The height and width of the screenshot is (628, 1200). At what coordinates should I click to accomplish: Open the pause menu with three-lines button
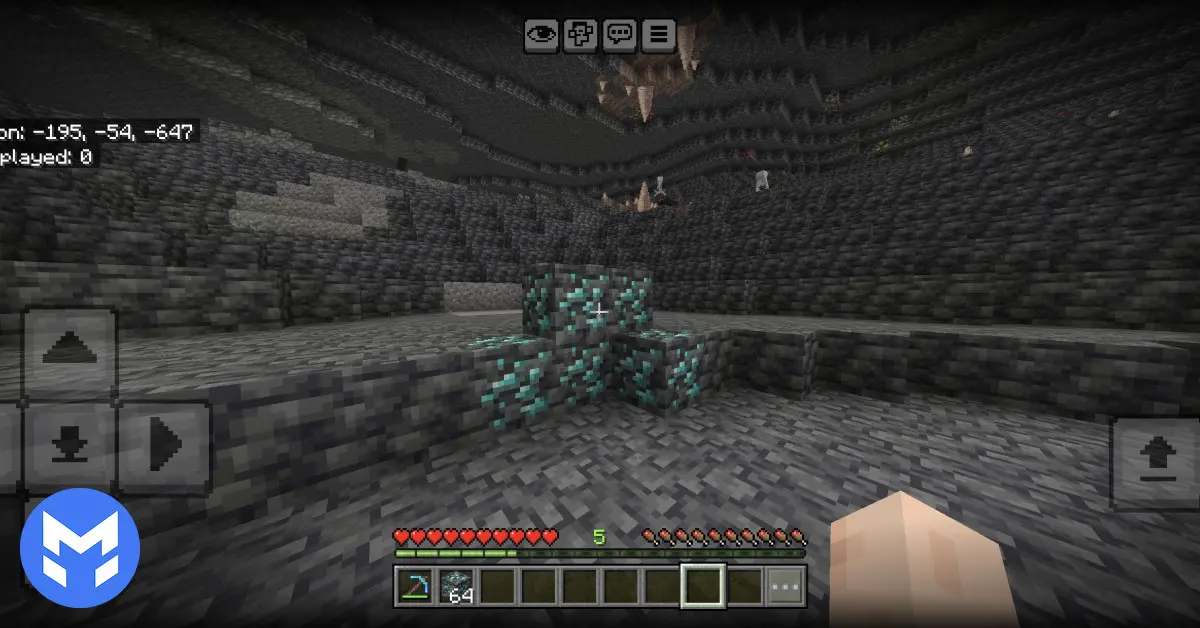point(658,35)
